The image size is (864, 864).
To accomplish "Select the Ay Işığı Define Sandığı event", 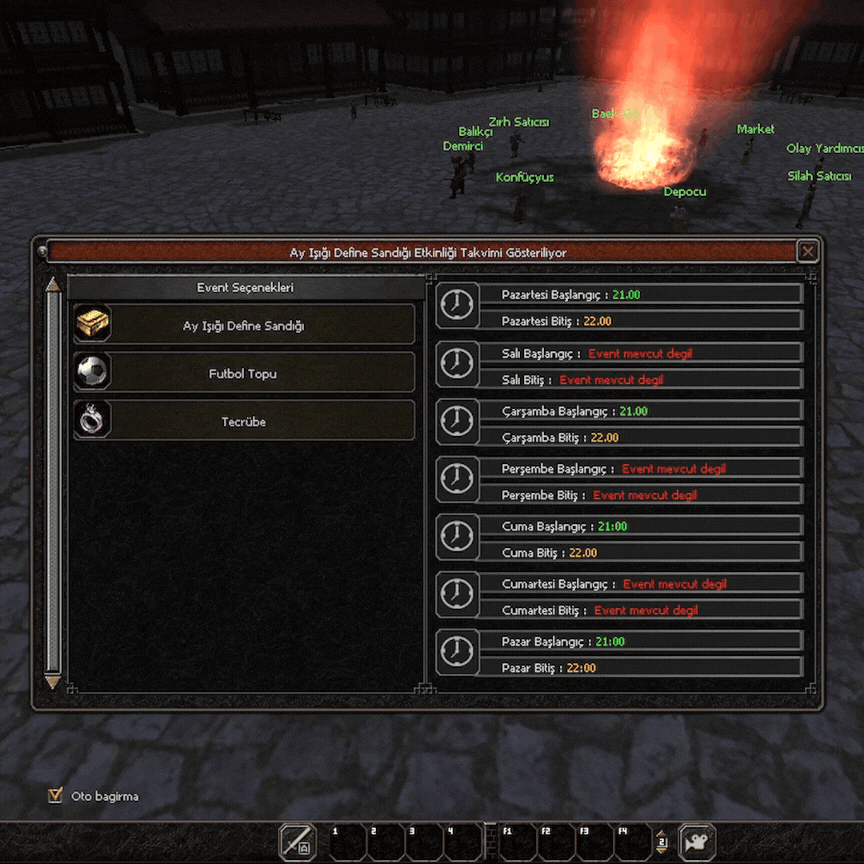I will point(244,325).
